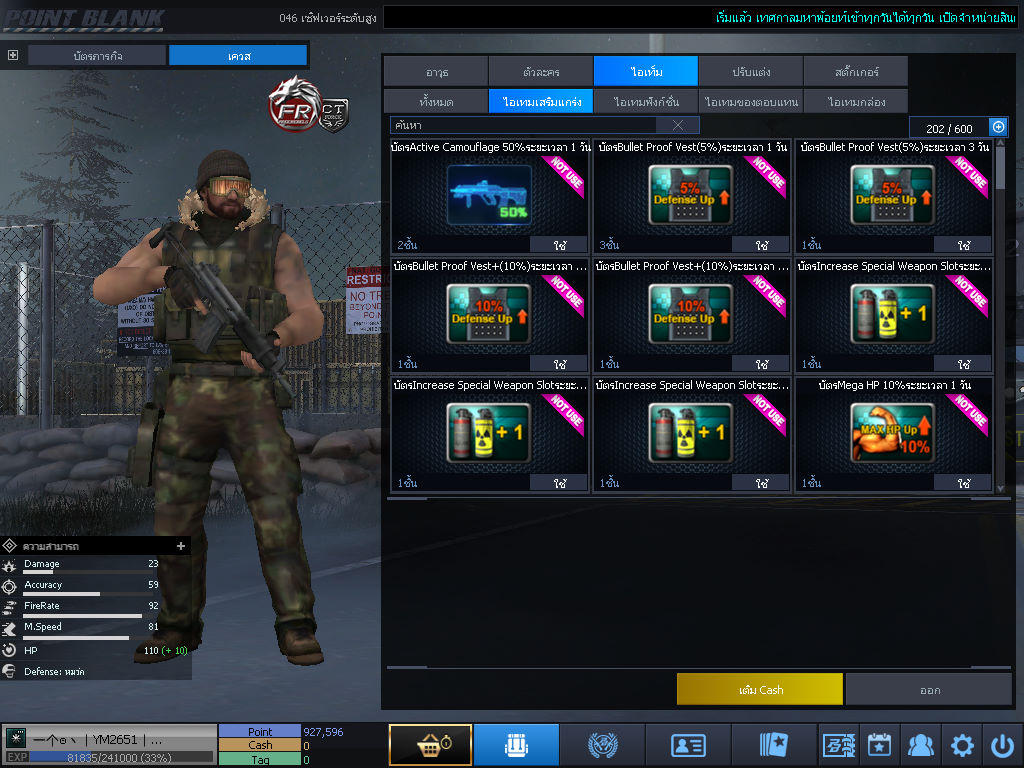
Task: Choose the ไอเทมของตอบแทน sub-tab
Action: (751, 101)
